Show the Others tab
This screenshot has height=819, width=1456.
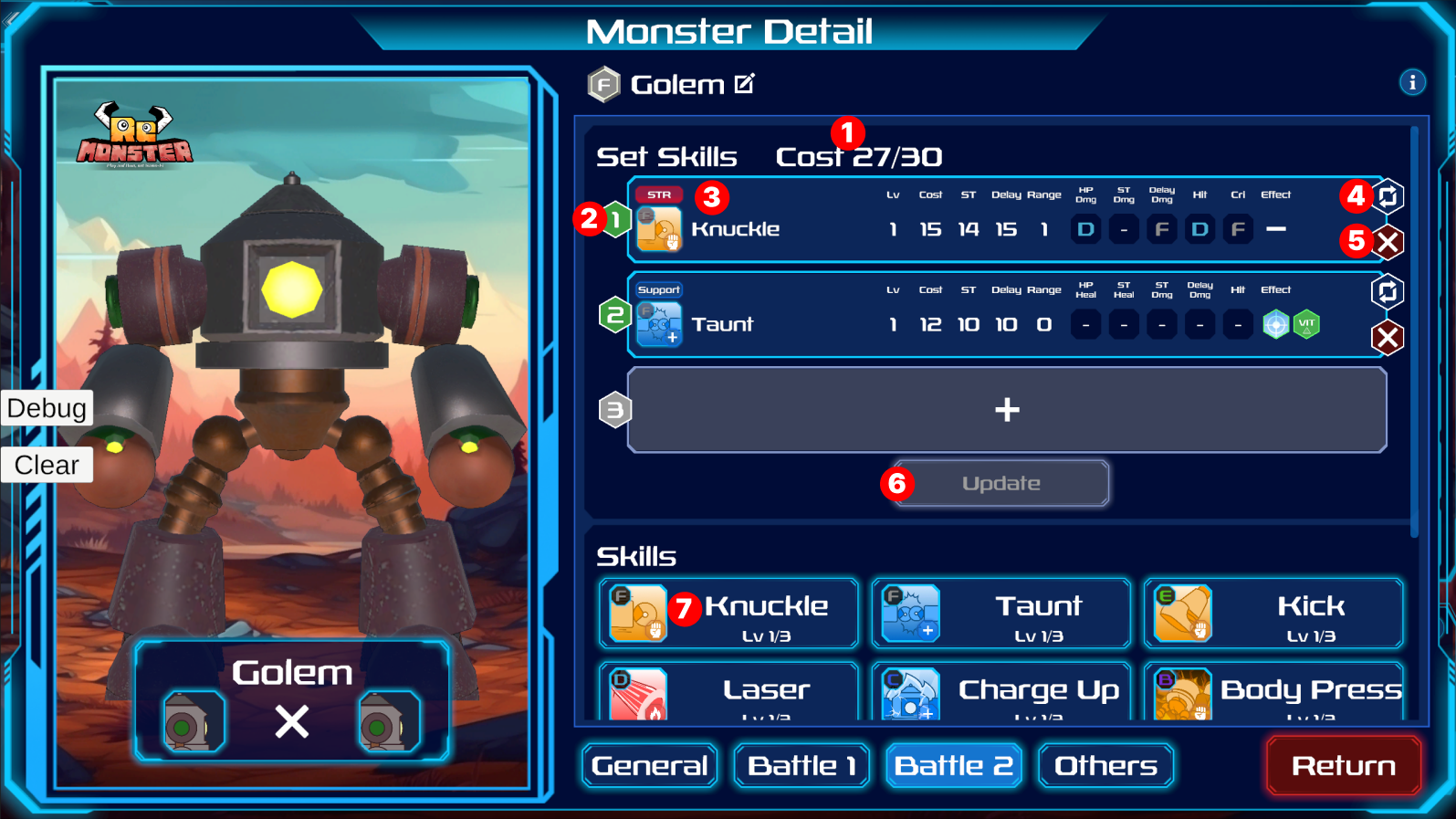pyautogui.click(x=1105, y=765)
